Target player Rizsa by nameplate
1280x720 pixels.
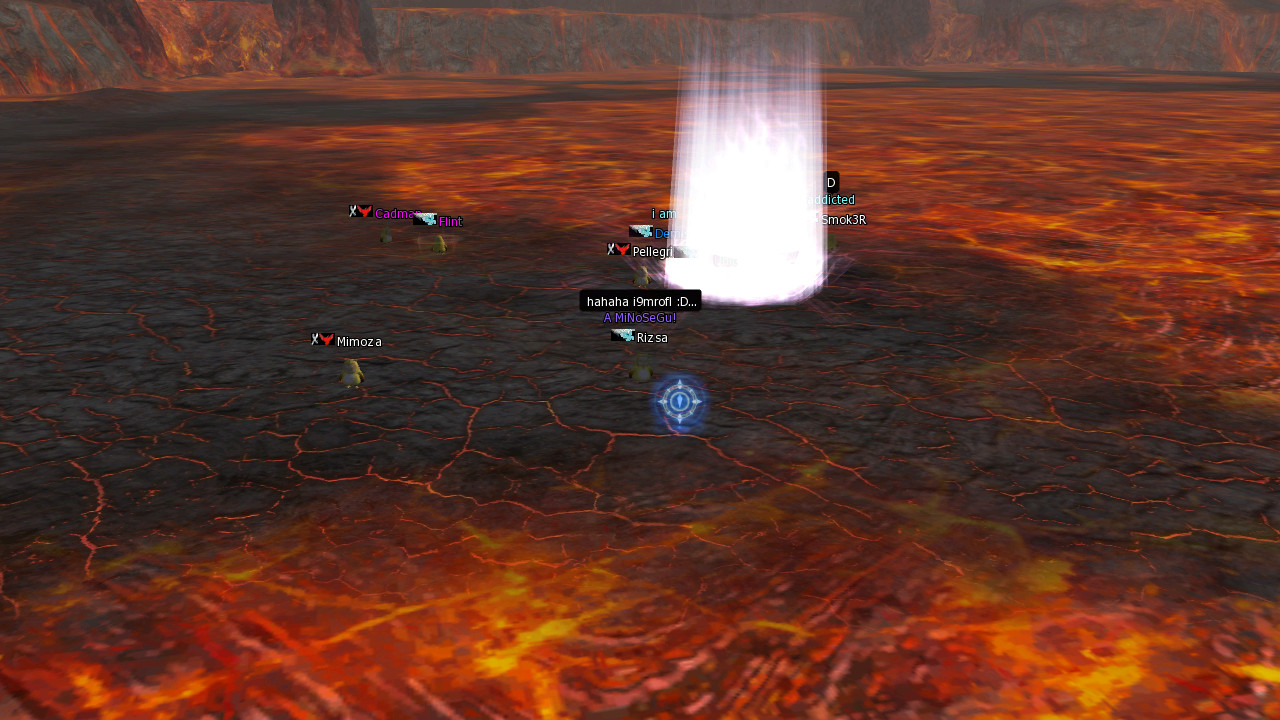tap(651, 338)
